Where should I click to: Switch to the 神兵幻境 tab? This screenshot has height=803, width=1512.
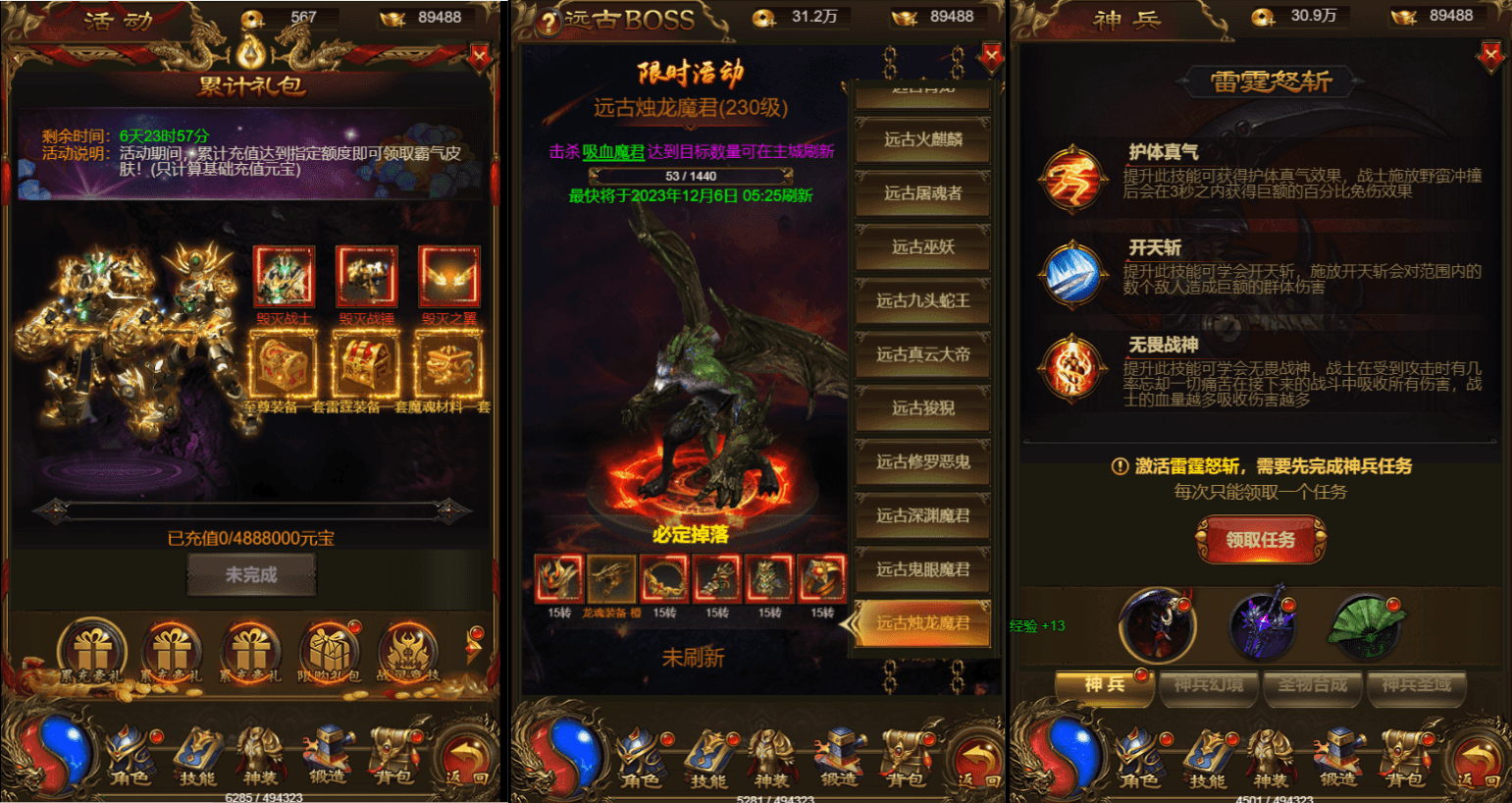pos(1209,688)
